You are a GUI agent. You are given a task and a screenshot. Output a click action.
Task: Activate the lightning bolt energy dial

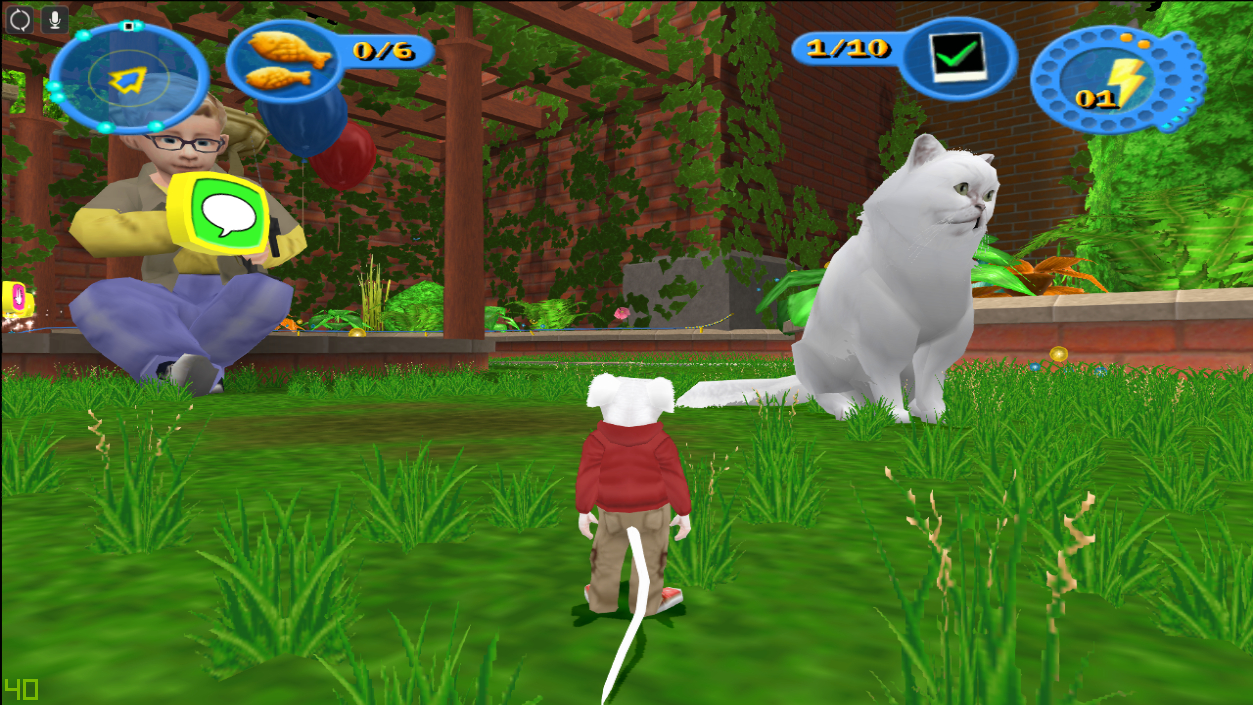[x=1116, y=80]
